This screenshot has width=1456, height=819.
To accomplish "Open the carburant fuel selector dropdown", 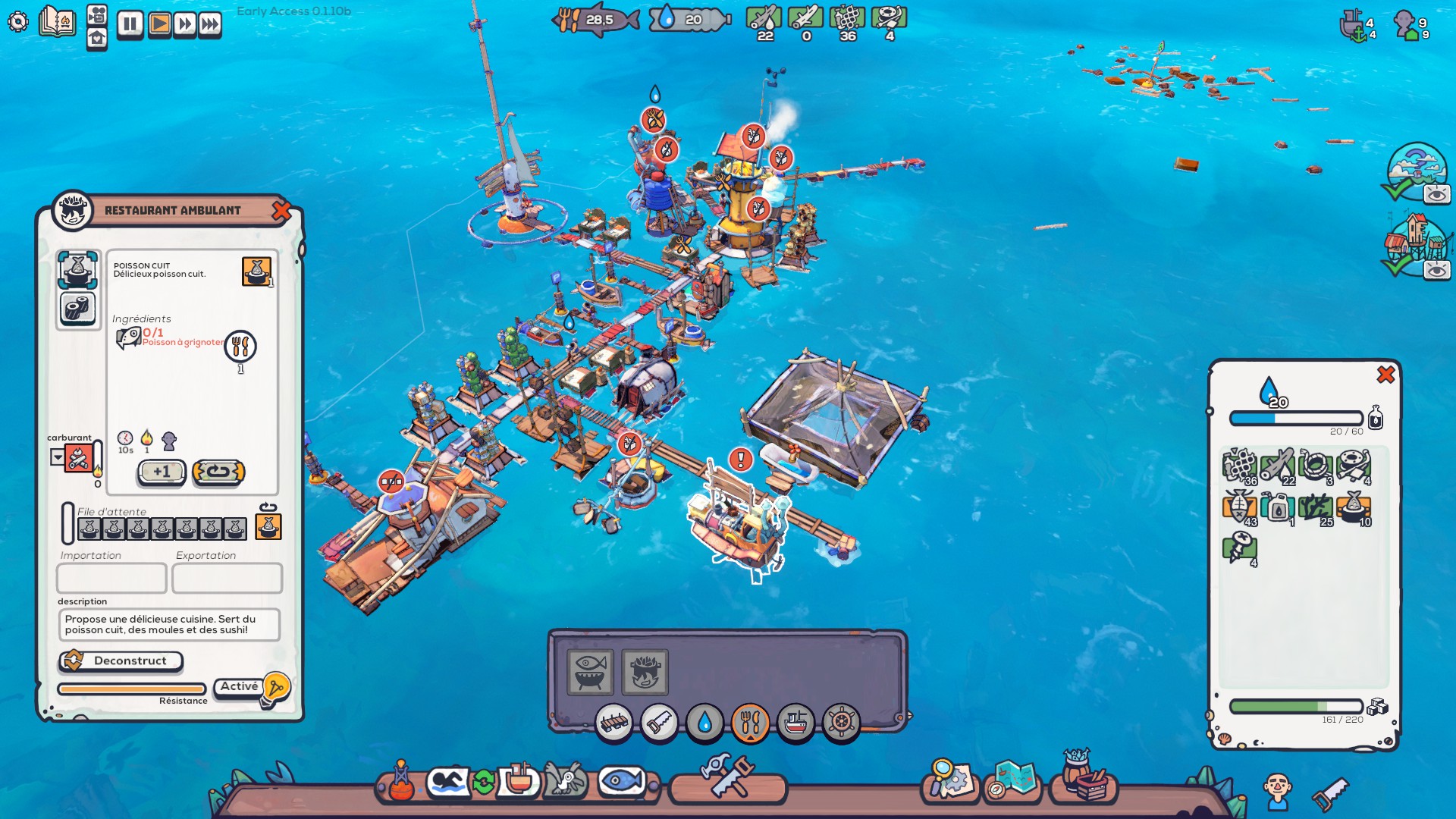I will click(57, 457).
